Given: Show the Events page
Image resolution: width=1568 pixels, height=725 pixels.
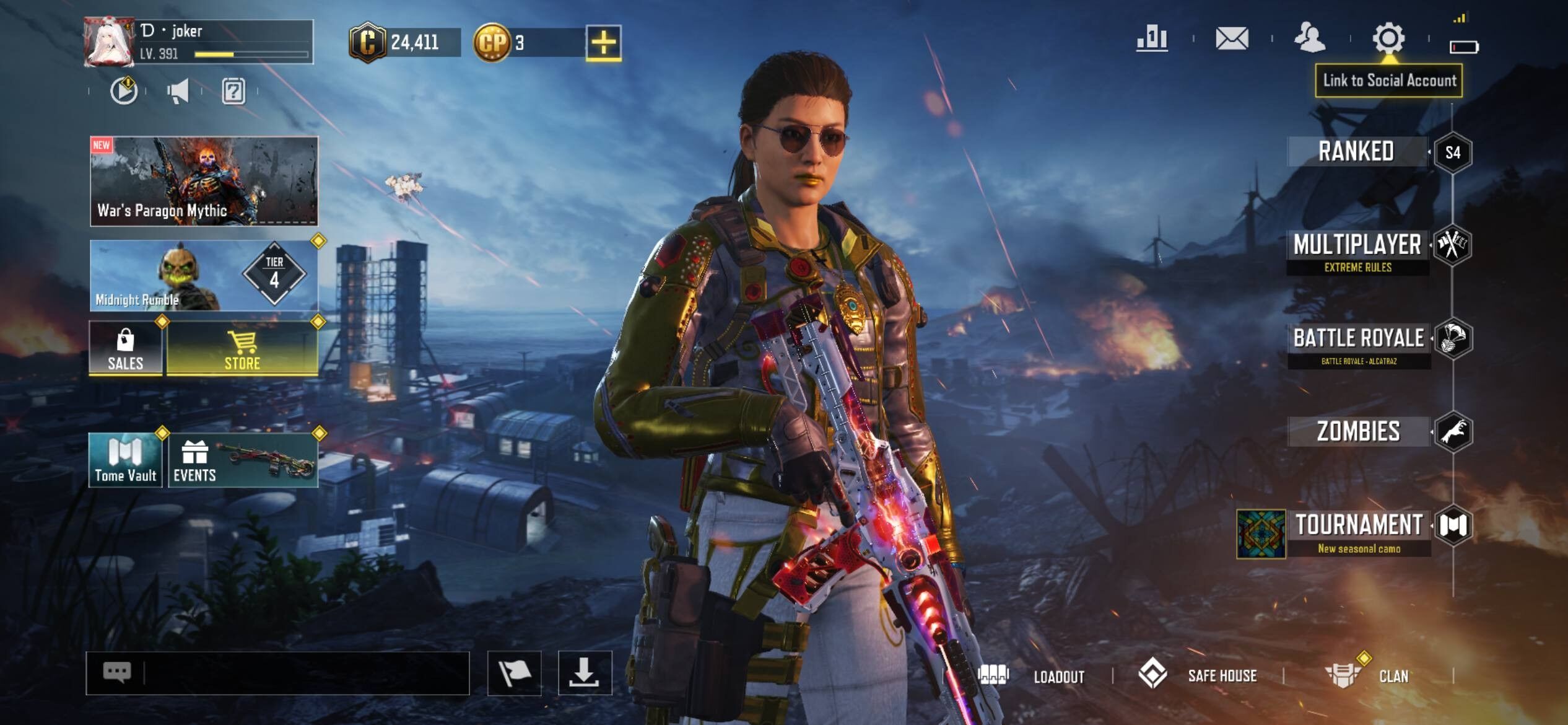Looking at the screenshot, I should (x=243, y=460).
